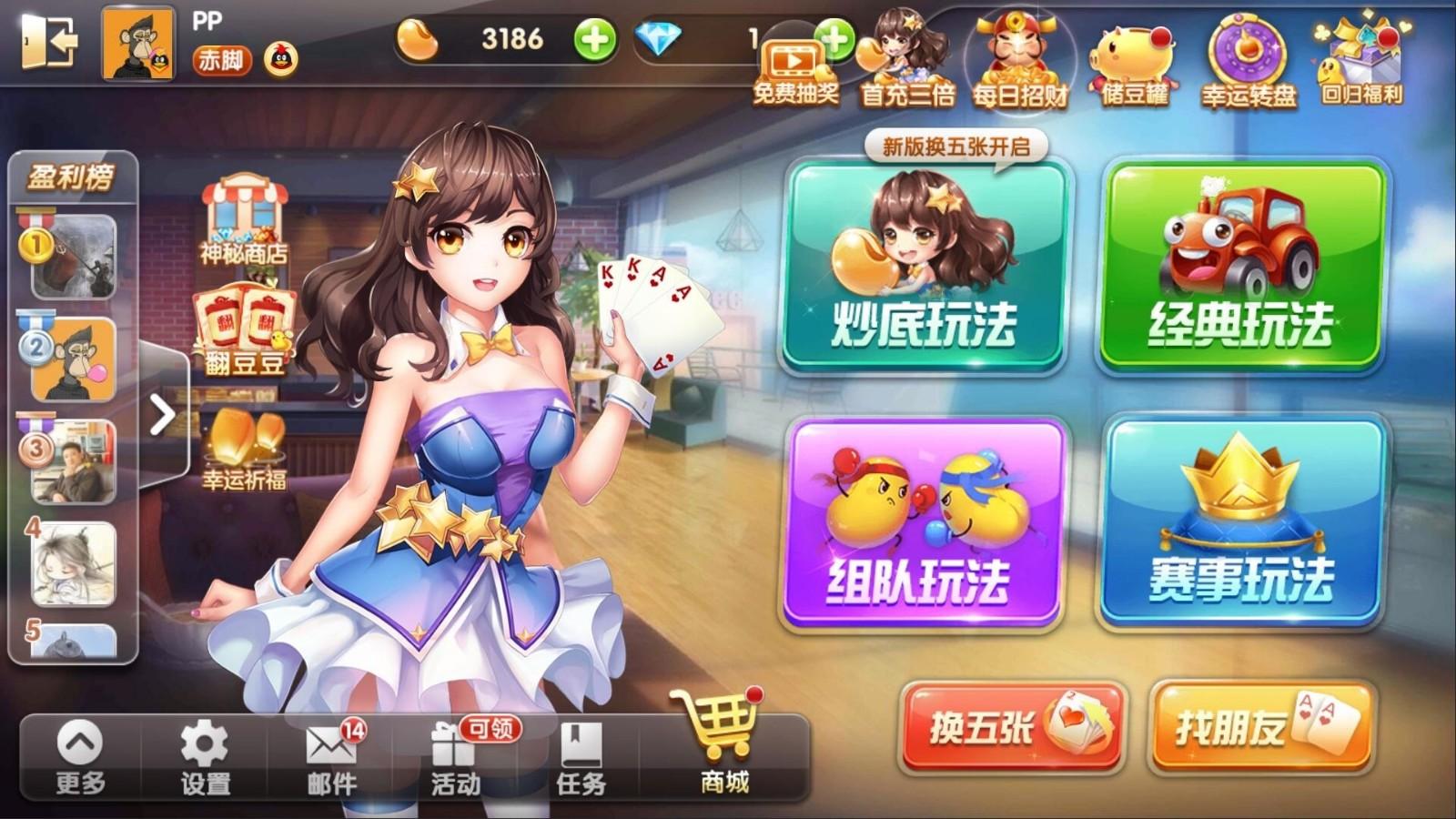Image resolution: width=1456 pixels, height=819 pixels.
Task: Expand the 盈利榜 ranking panel arrow
Action: [162, 414]
